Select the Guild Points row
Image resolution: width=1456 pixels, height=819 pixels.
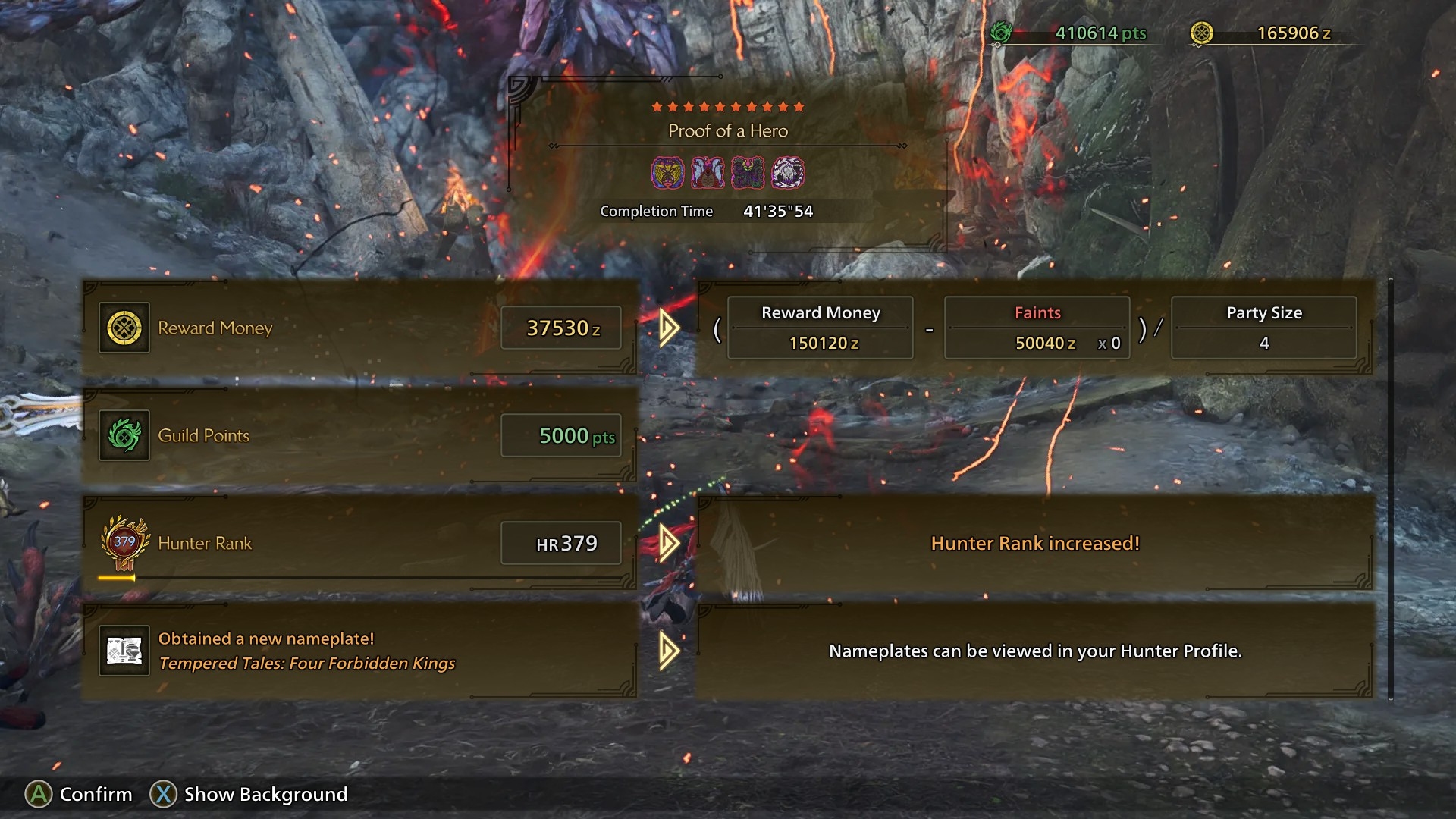click(359, 436)
